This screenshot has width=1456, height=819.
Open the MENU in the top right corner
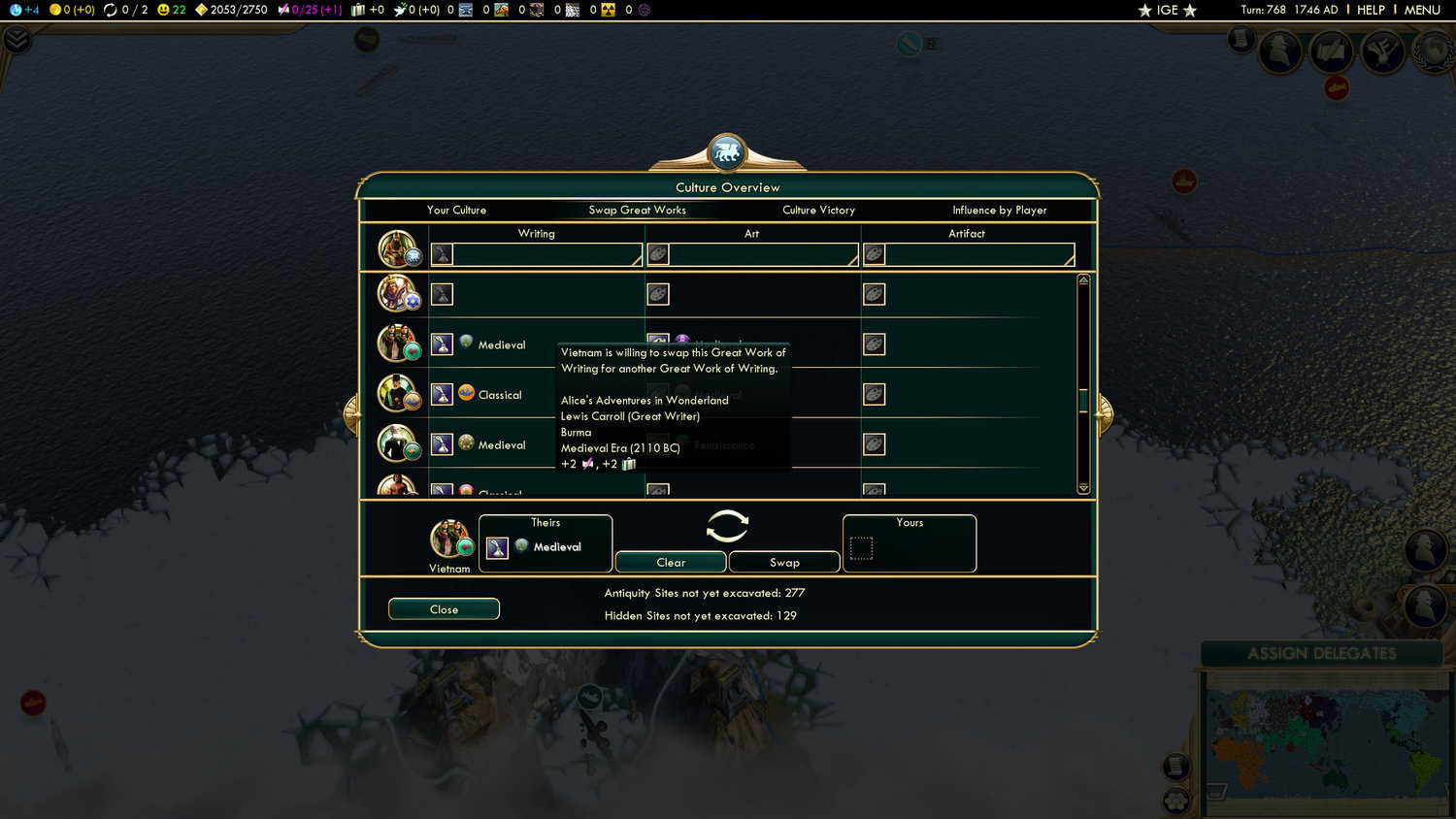point(1421,10)
